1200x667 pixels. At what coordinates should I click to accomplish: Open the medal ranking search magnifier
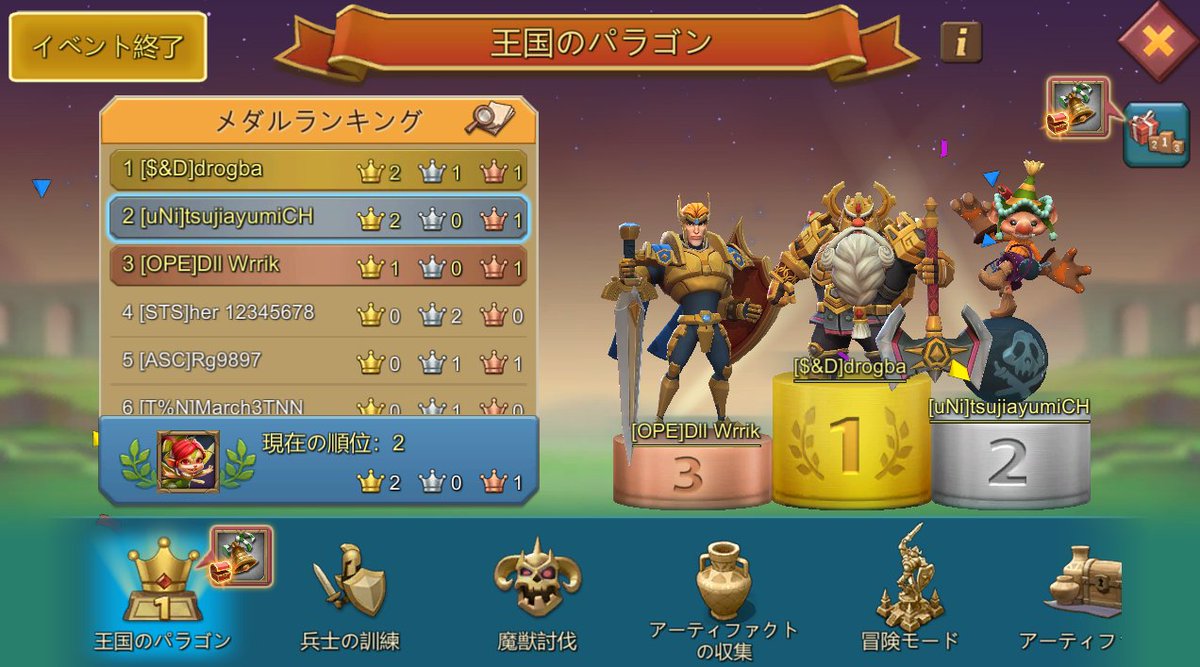tap(489, 120)
